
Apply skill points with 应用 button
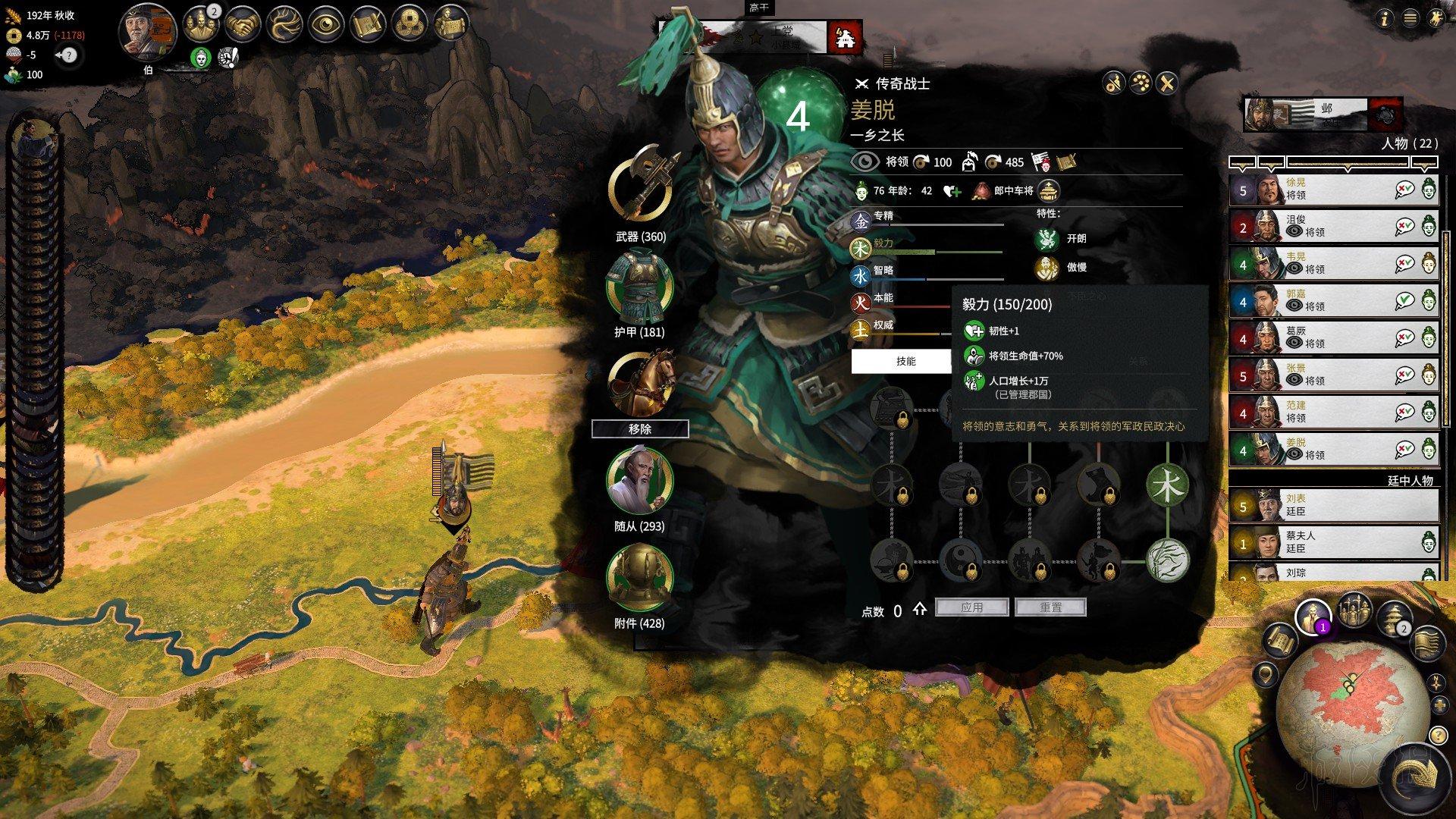[971, 607]
